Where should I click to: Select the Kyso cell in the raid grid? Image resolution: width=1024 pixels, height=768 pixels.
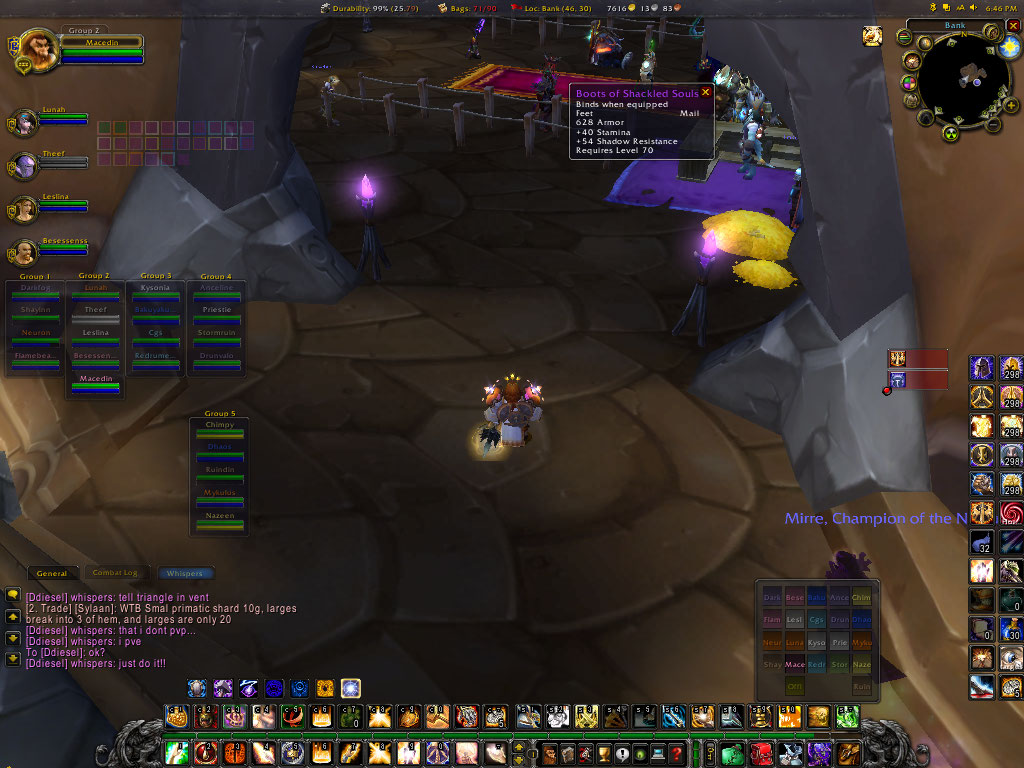817,640
